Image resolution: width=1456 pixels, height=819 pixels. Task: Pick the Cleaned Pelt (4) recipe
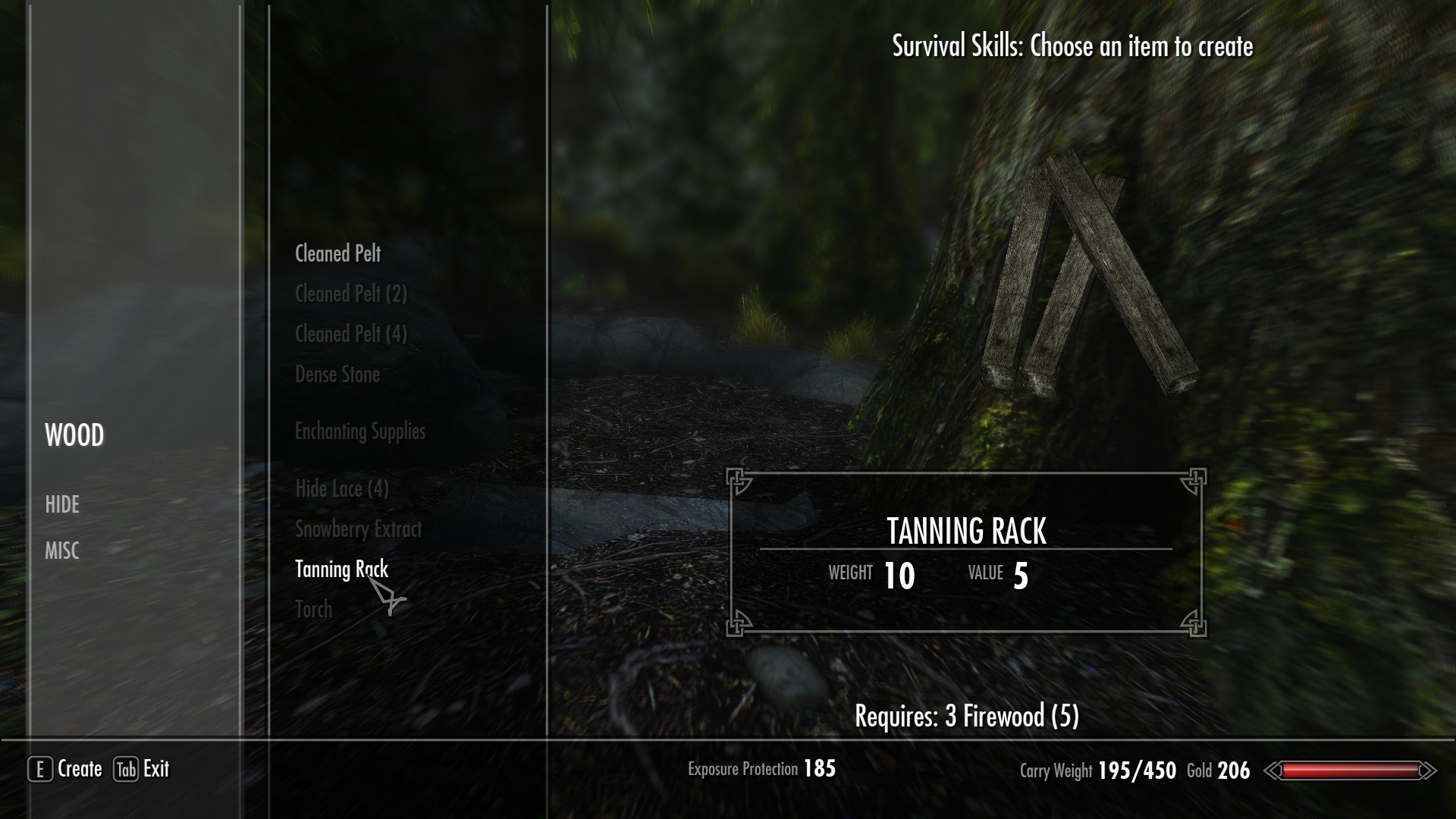[350, 334]
